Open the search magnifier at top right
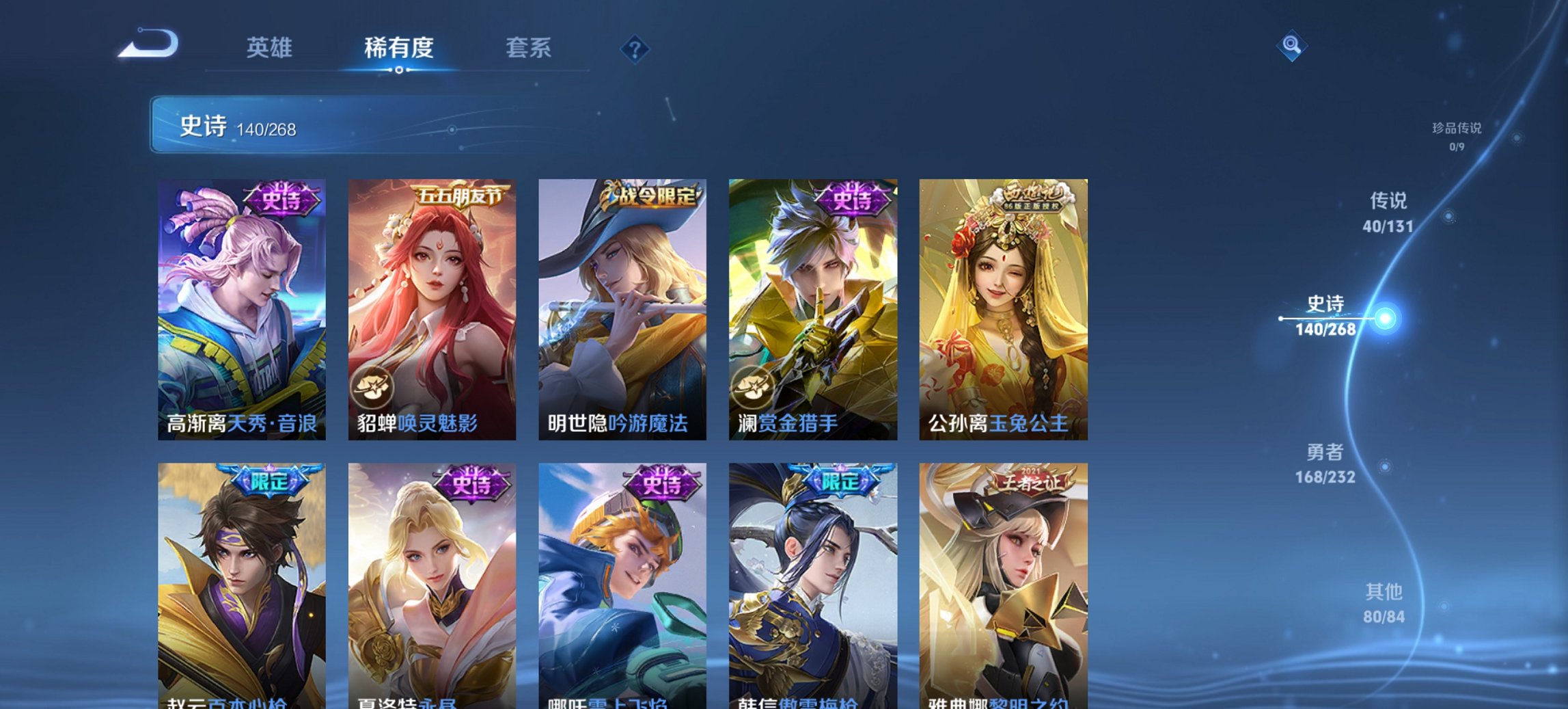The height and width of the screenshot is (709, 1568). (x=1290, y=46)
